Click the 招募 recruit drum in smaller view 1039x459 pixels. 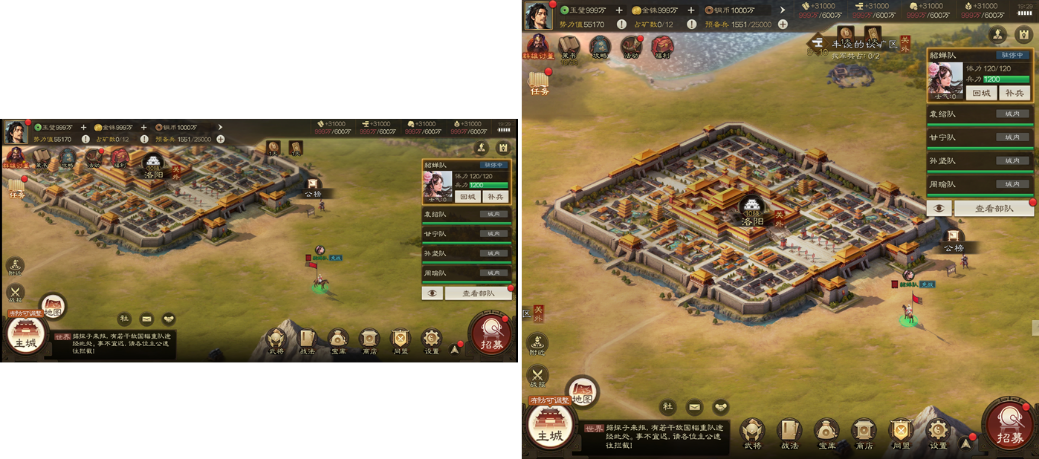[x=491, y=334]
